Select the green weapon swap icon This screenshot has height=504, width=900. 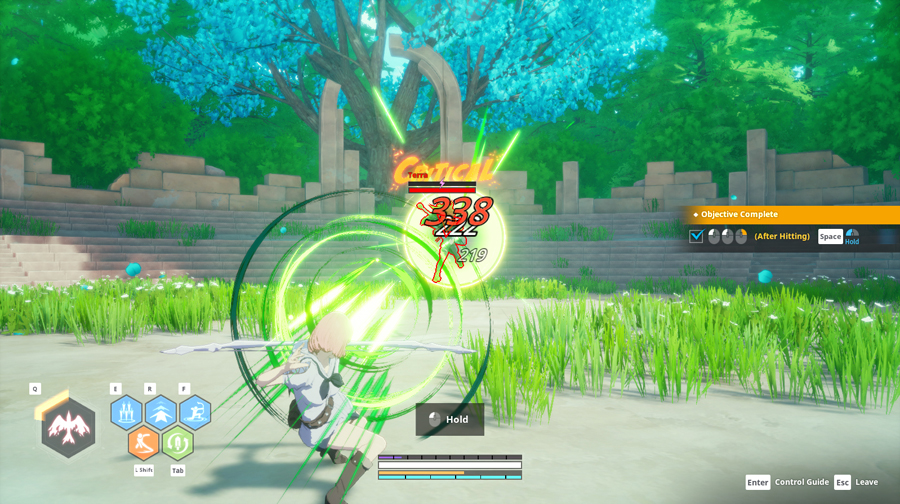[178, 442]
